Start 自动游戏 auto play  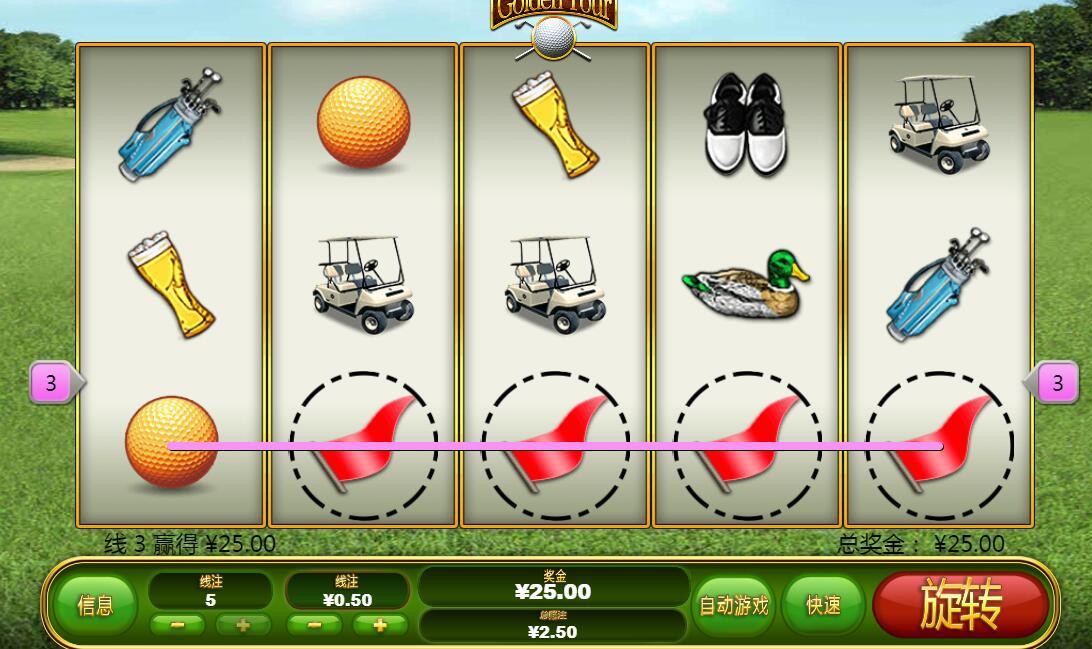click(x=734, y=605)
